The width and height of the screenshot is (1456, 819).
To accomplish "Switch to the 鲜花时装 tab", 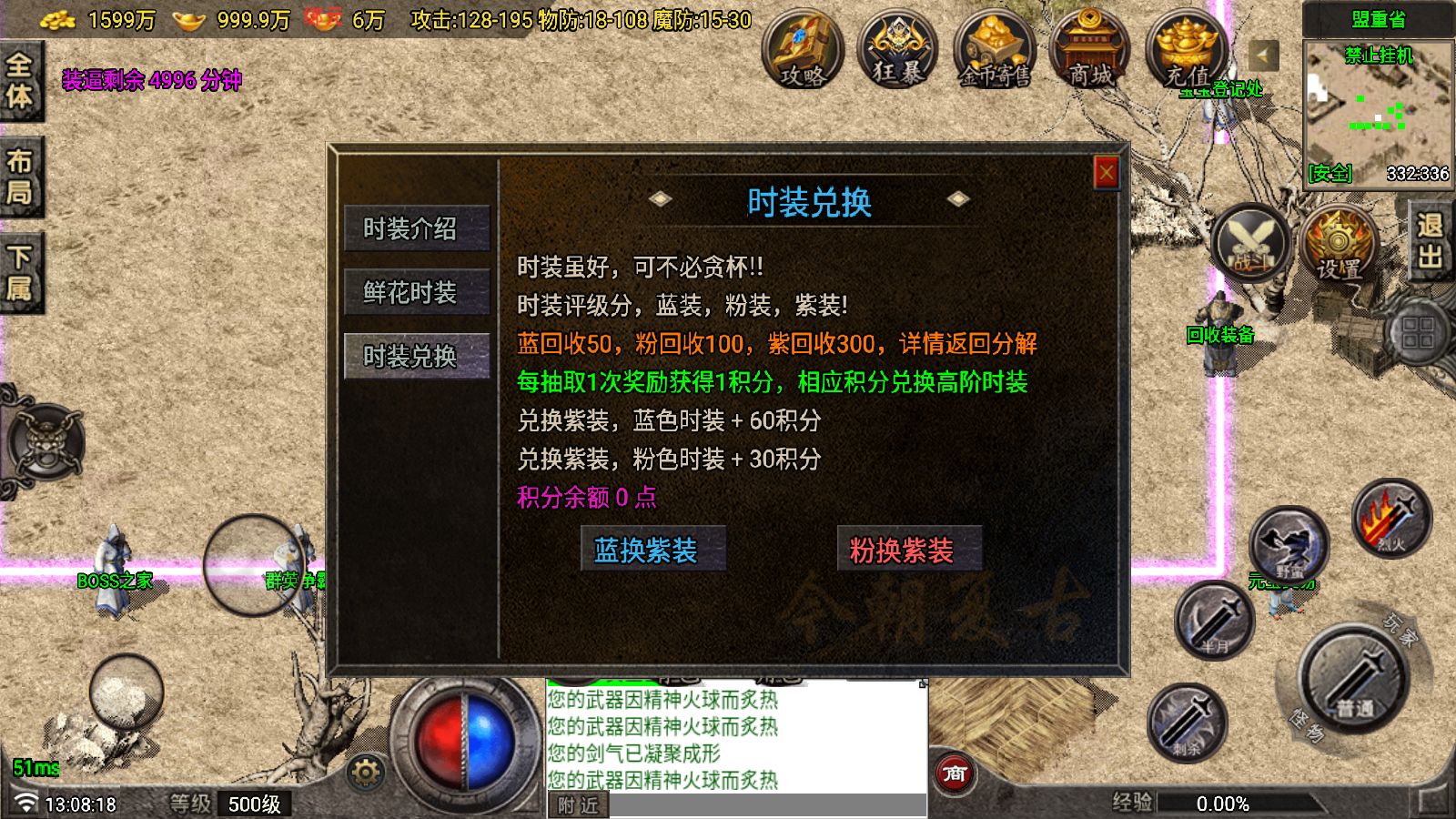I will tap(417, 291).
